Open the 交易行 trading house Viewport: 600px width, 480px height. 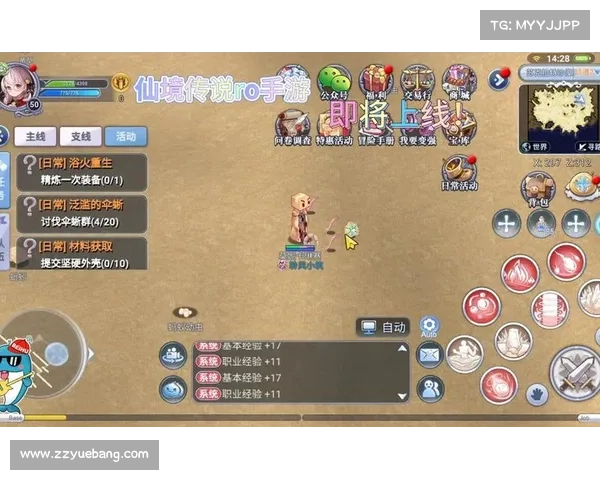pos(416,83)
